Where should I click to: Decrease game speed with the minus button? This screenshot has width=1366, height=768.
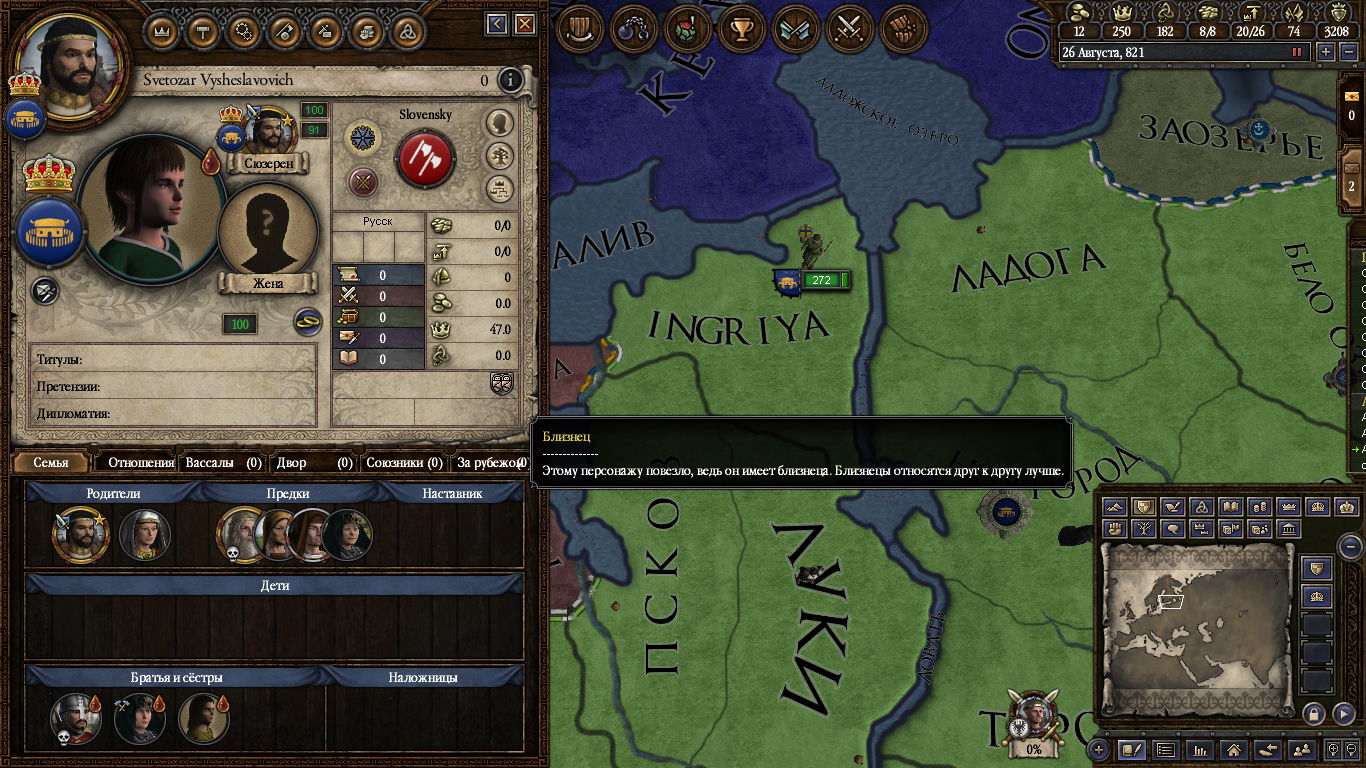point(1346,51)
